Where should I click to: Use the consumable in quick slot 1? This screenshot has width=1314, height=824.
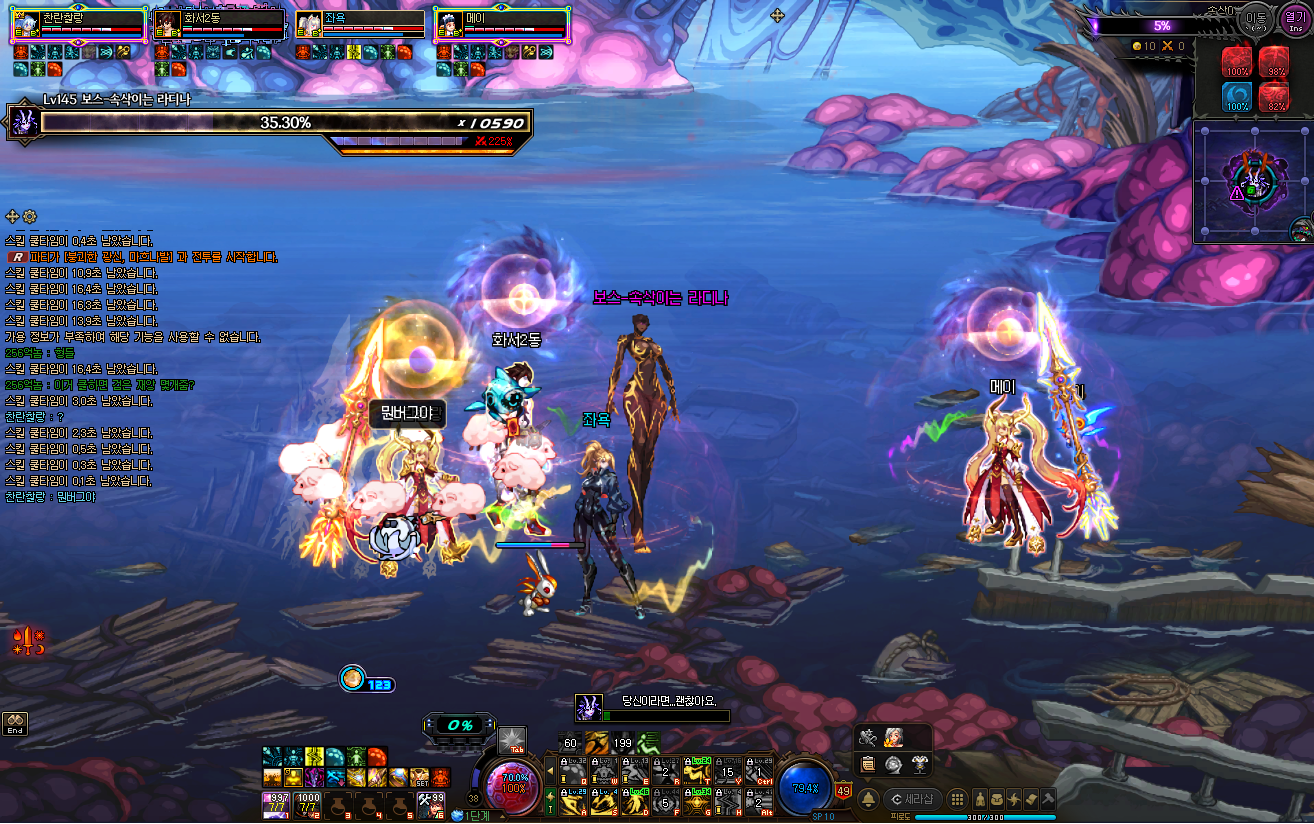(277, 805)
